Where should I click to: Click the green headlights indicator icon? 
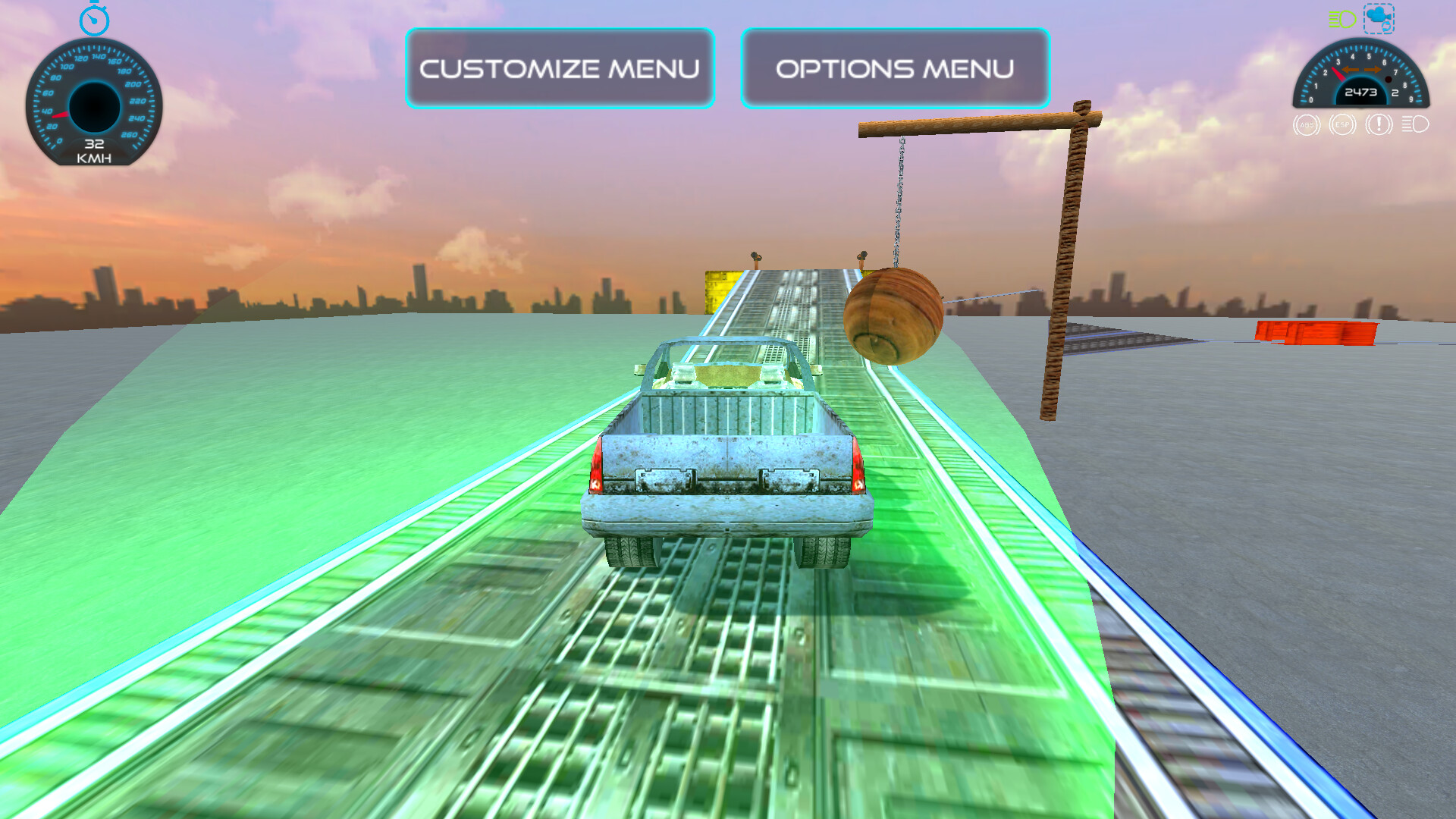click(1341, 18)
